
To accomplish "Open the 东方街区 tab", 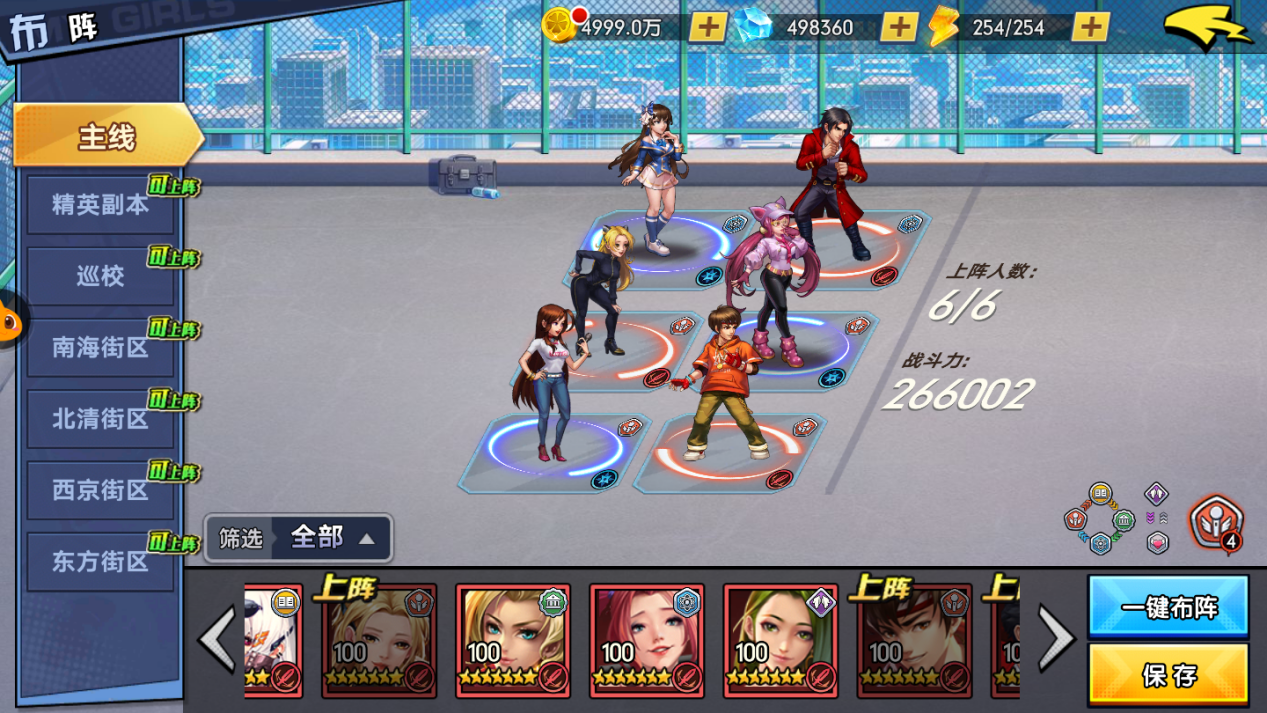I will (x=100, y=562).
